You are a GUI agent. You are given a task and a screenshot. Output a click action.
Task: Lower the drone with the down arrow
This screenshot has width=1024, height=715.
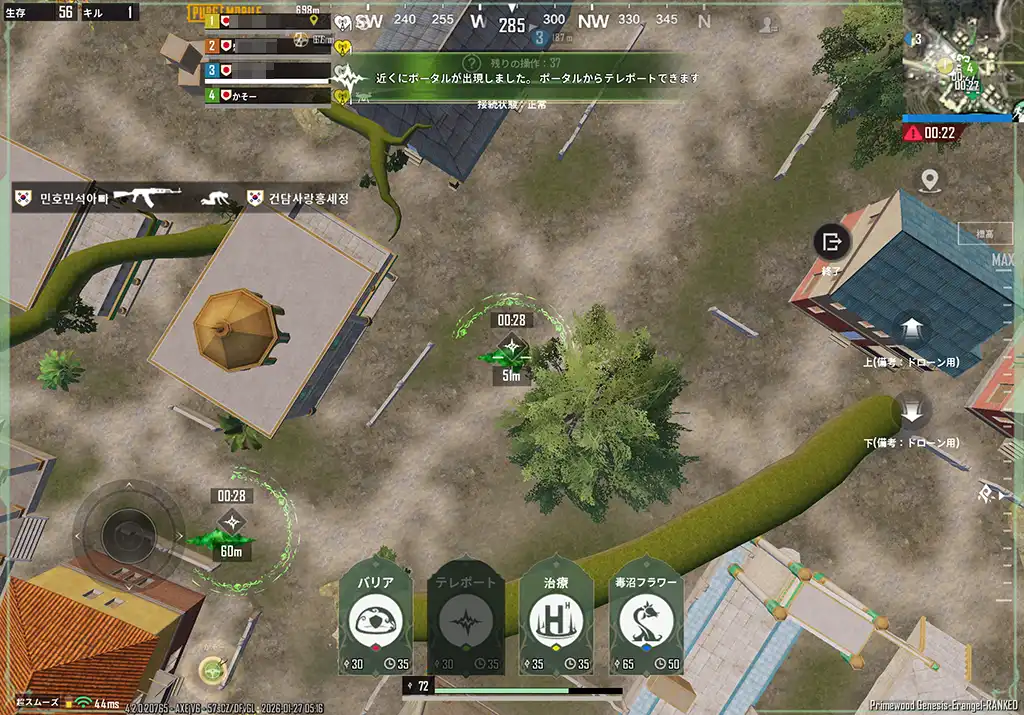click(x=912, y=410)
